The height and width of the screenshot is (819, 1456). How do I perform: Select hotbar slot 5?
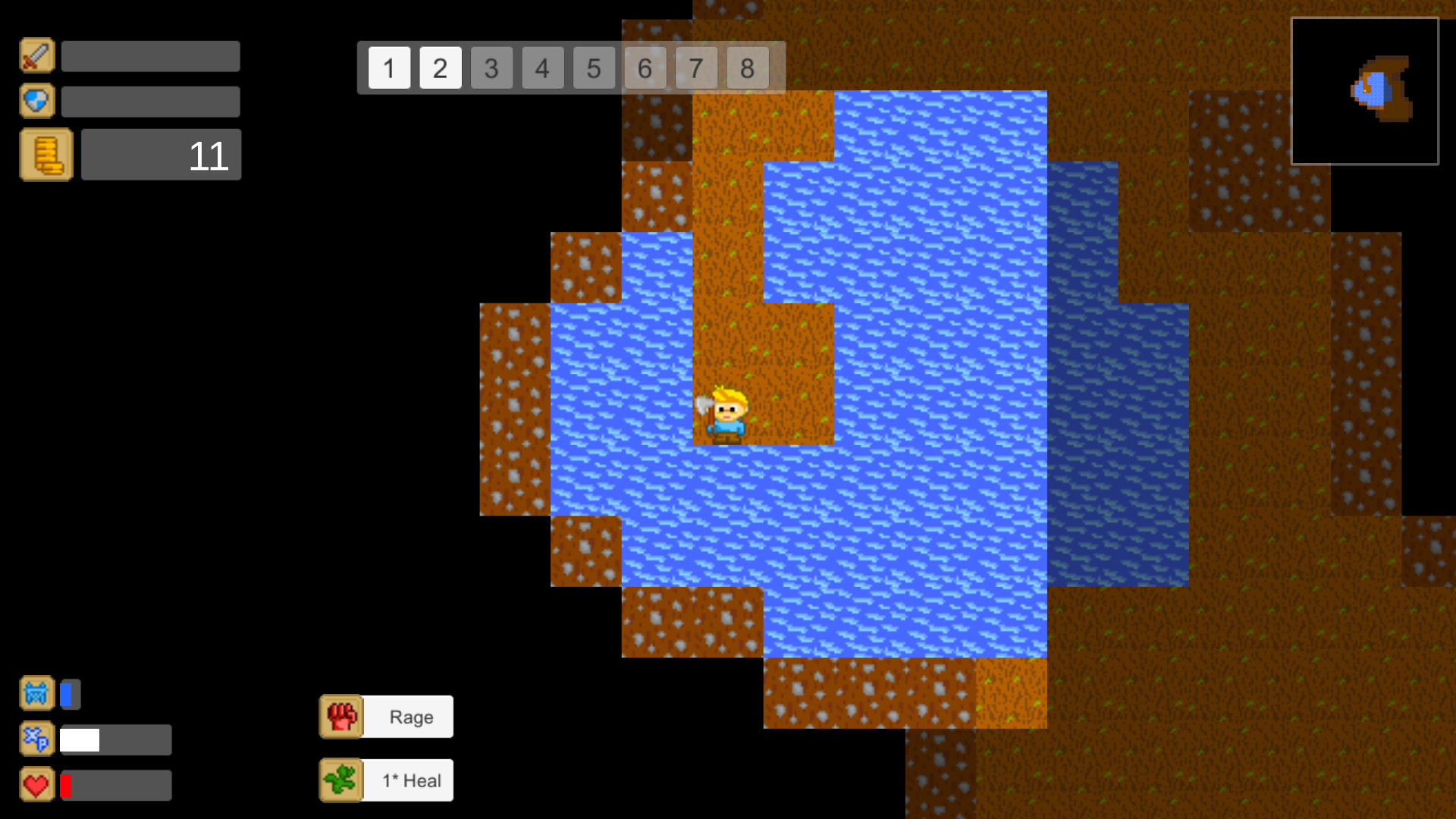(594, 68)
